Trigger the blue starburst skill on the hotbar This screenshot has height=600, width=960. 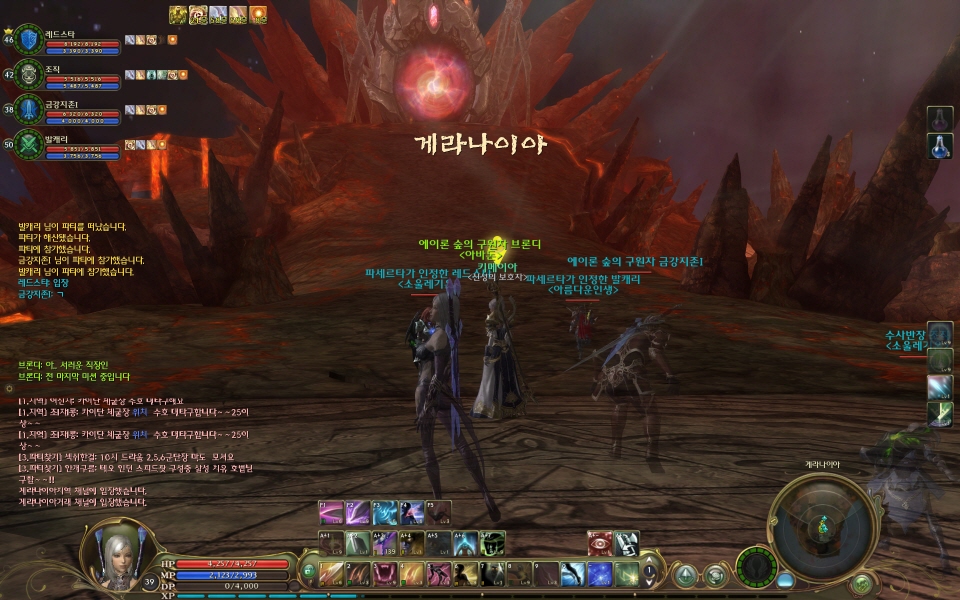[x=599, y=573]
